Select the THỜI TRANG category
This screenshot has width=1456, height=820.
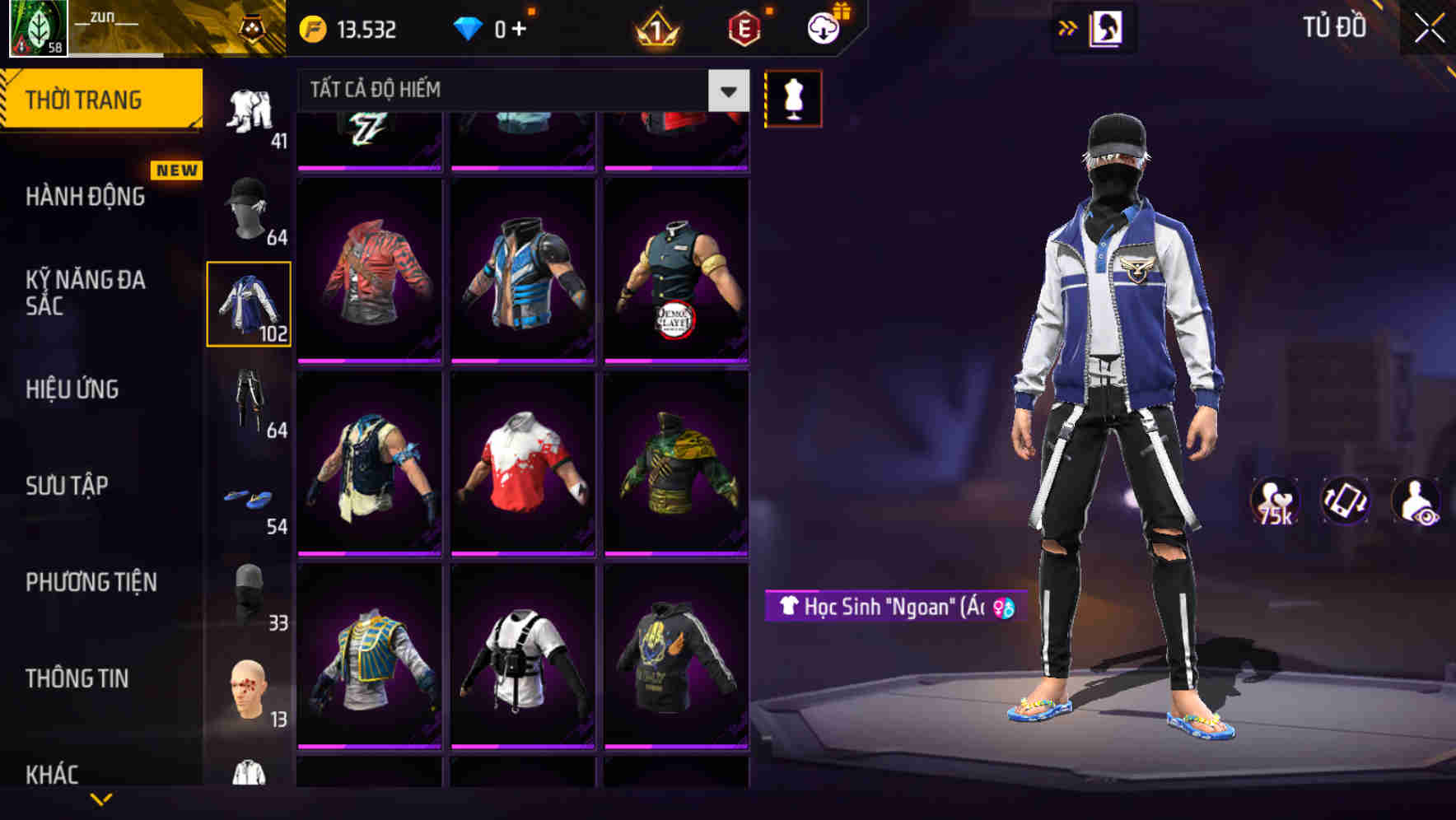(85, 99)
